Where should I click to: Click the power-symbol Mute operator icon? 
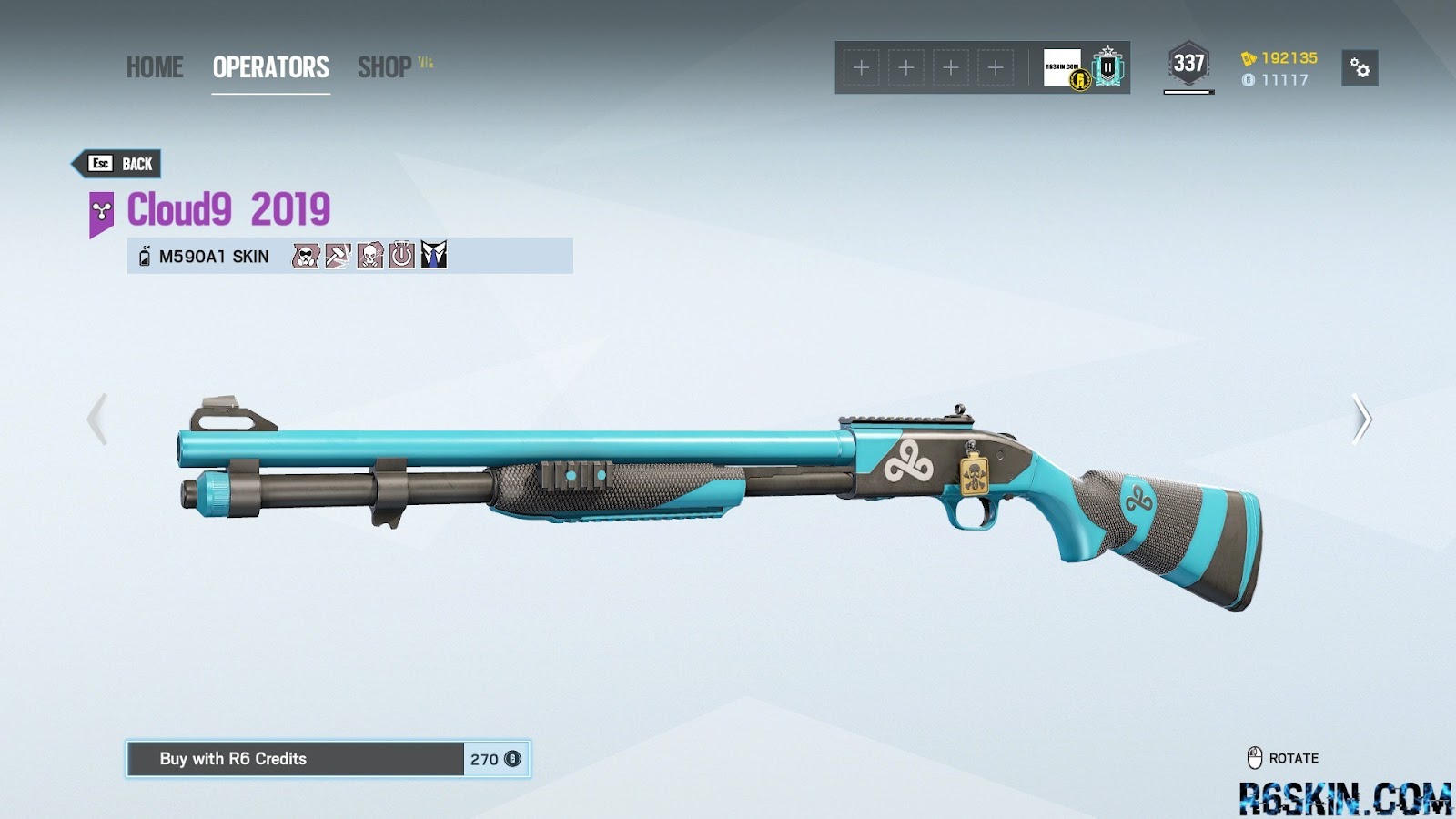tap(401, 257)
